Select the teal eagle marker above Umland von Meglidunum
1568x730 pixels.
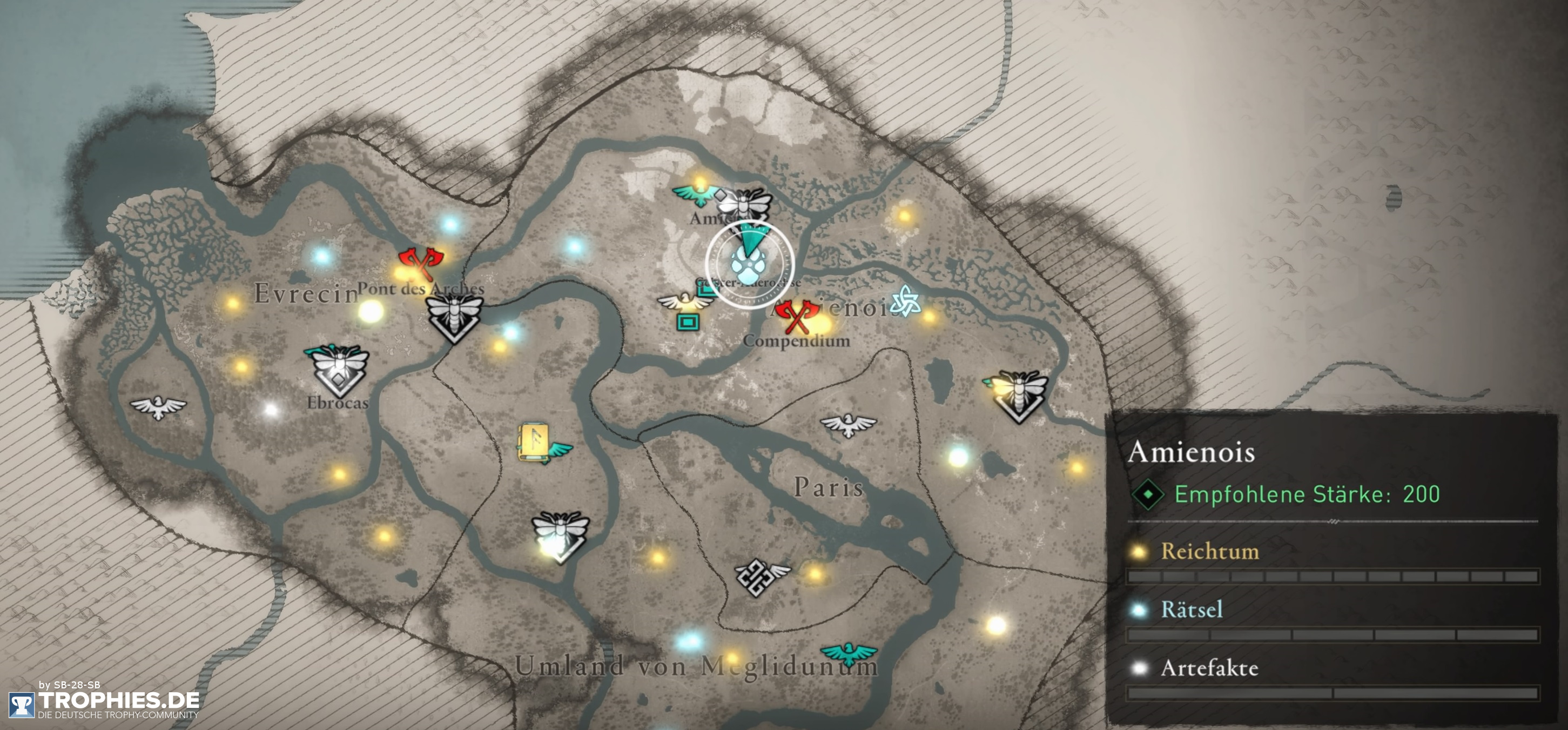[849, 653]
